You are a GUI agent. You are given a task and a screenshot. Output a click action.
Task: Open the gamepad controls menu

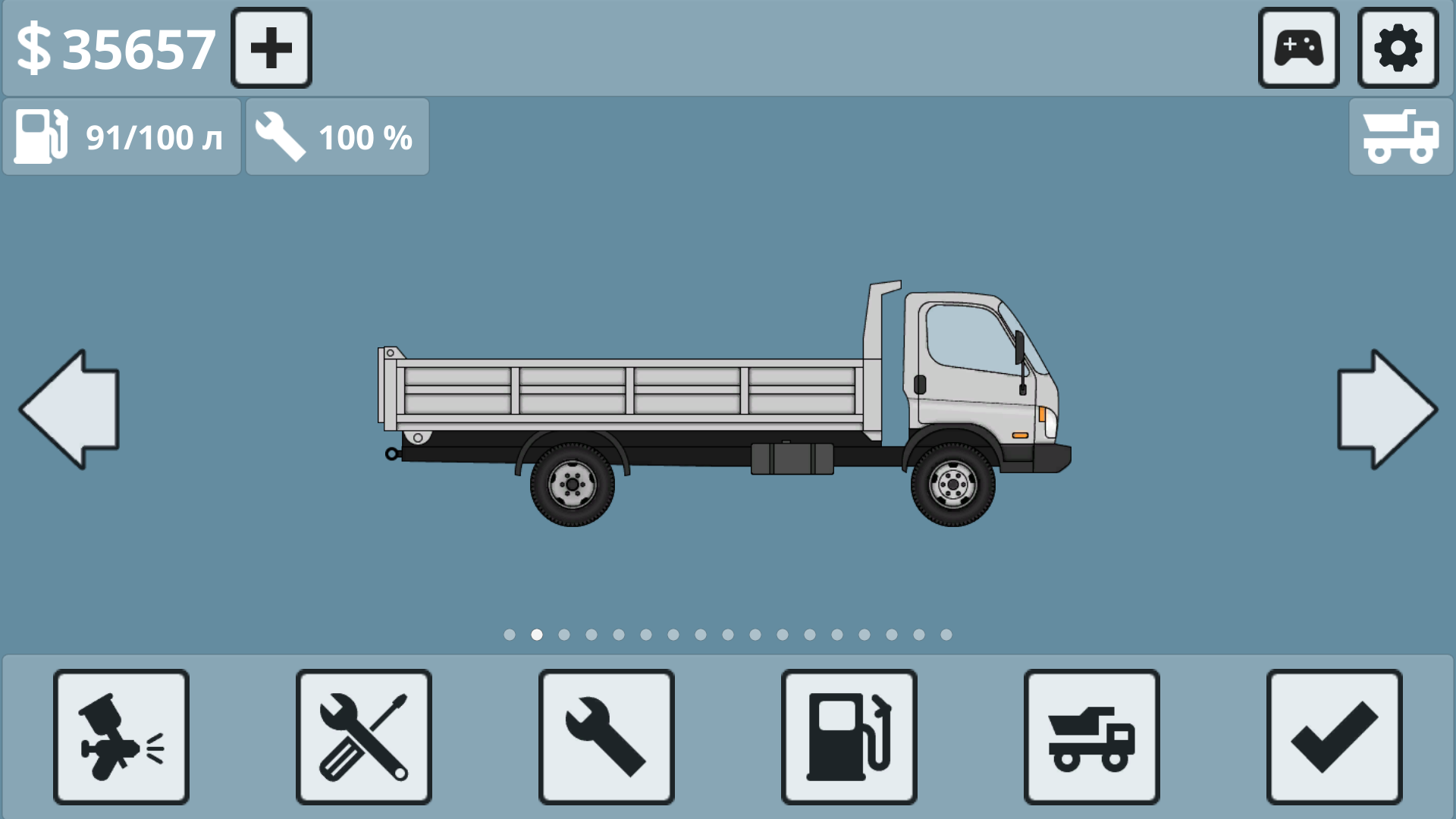pos(1298,49)
